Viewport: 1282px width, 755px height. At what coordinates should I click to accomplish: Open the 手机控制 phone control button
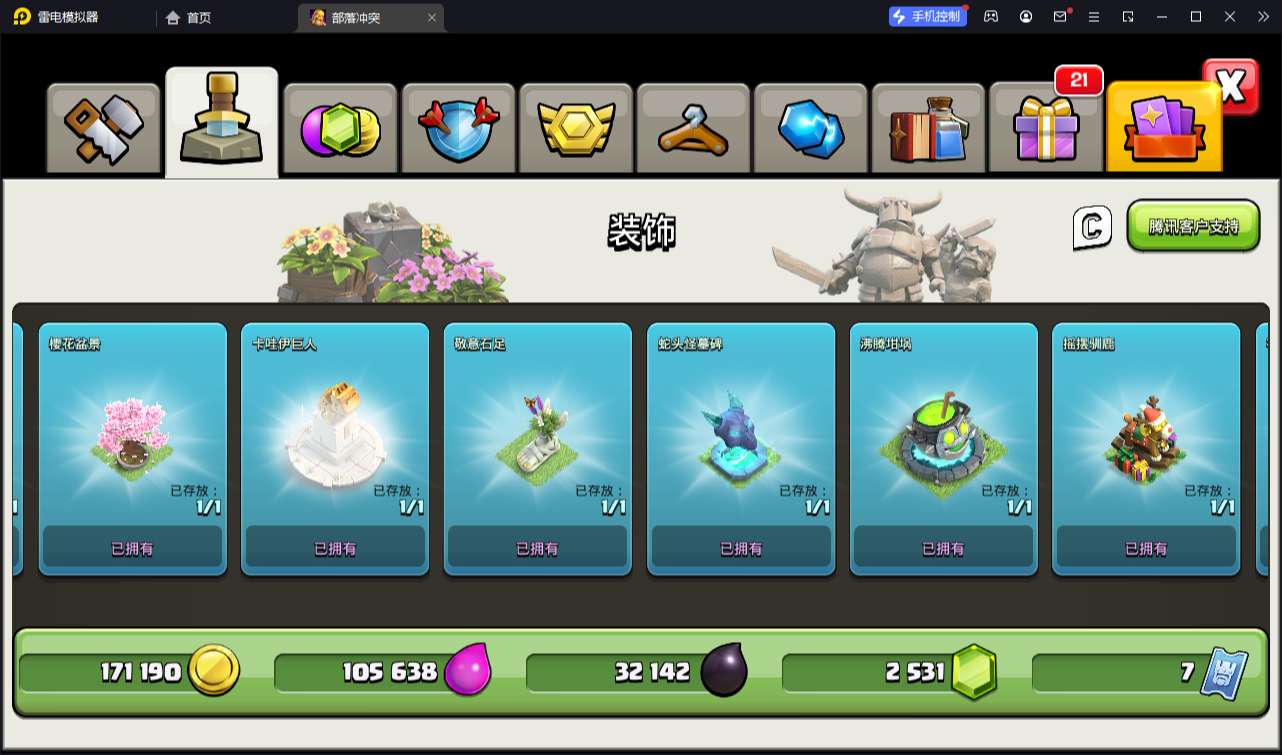tap(928, 16)
